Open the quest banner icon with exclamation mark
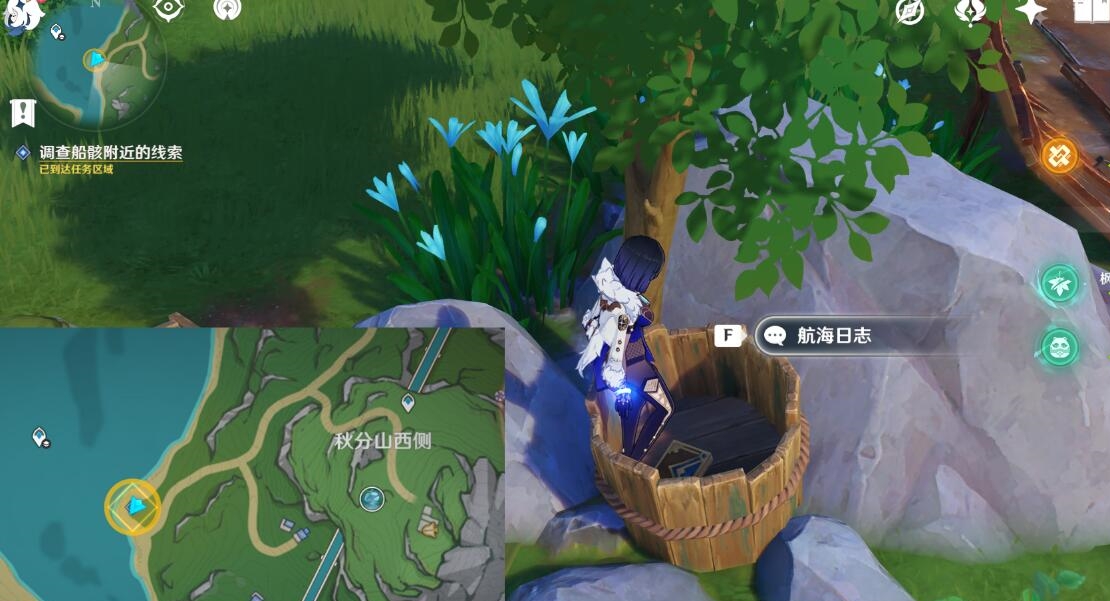 tap(22, 113)
